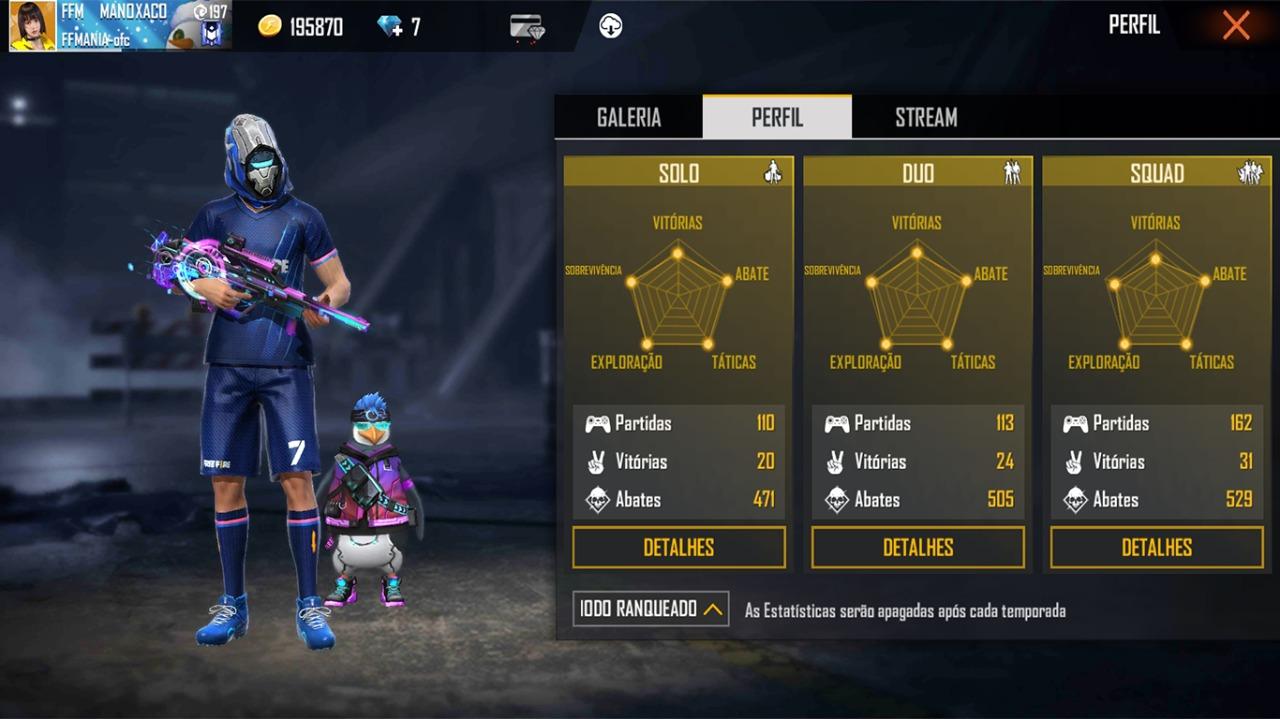This screenshot has height=719, width=1280.
Task: Switch to the Galeria tab
Action: [x=628, y=117]
